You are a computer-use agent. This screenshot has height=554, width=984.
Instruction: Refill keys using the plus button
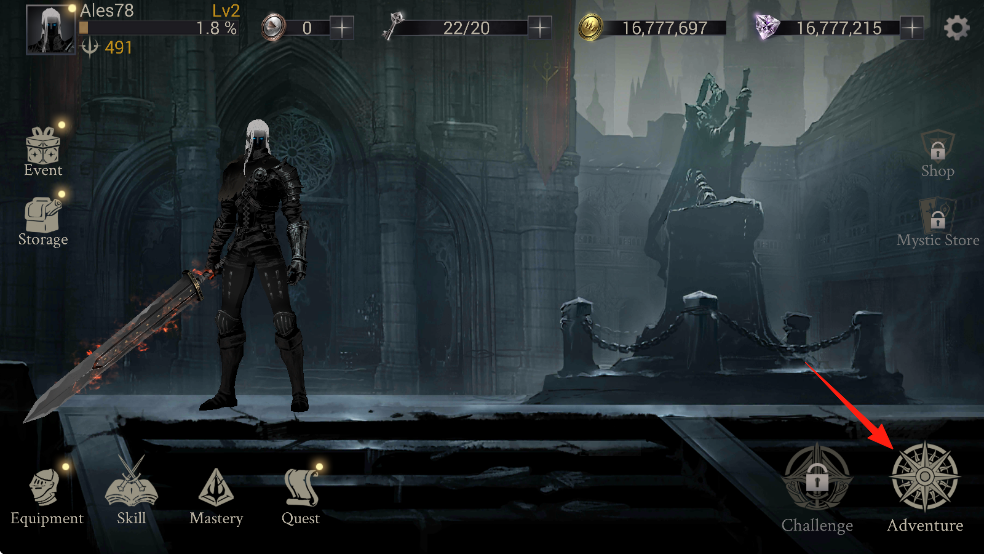coord(540,27)
